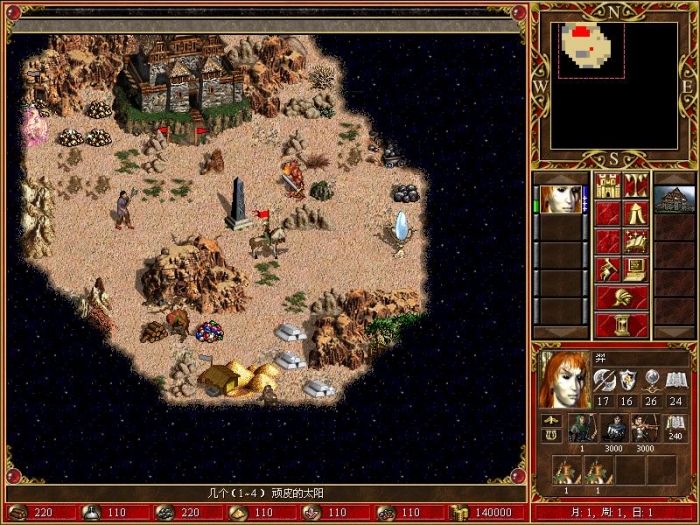Select Next Hero helmet button

(621, 297)
